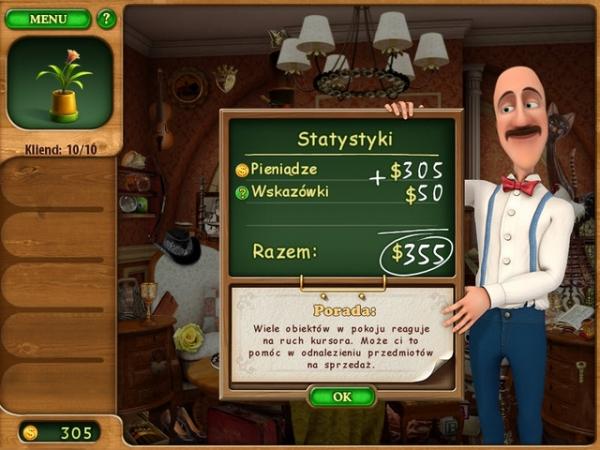Open the green MENU button

(x=47, y=19)
